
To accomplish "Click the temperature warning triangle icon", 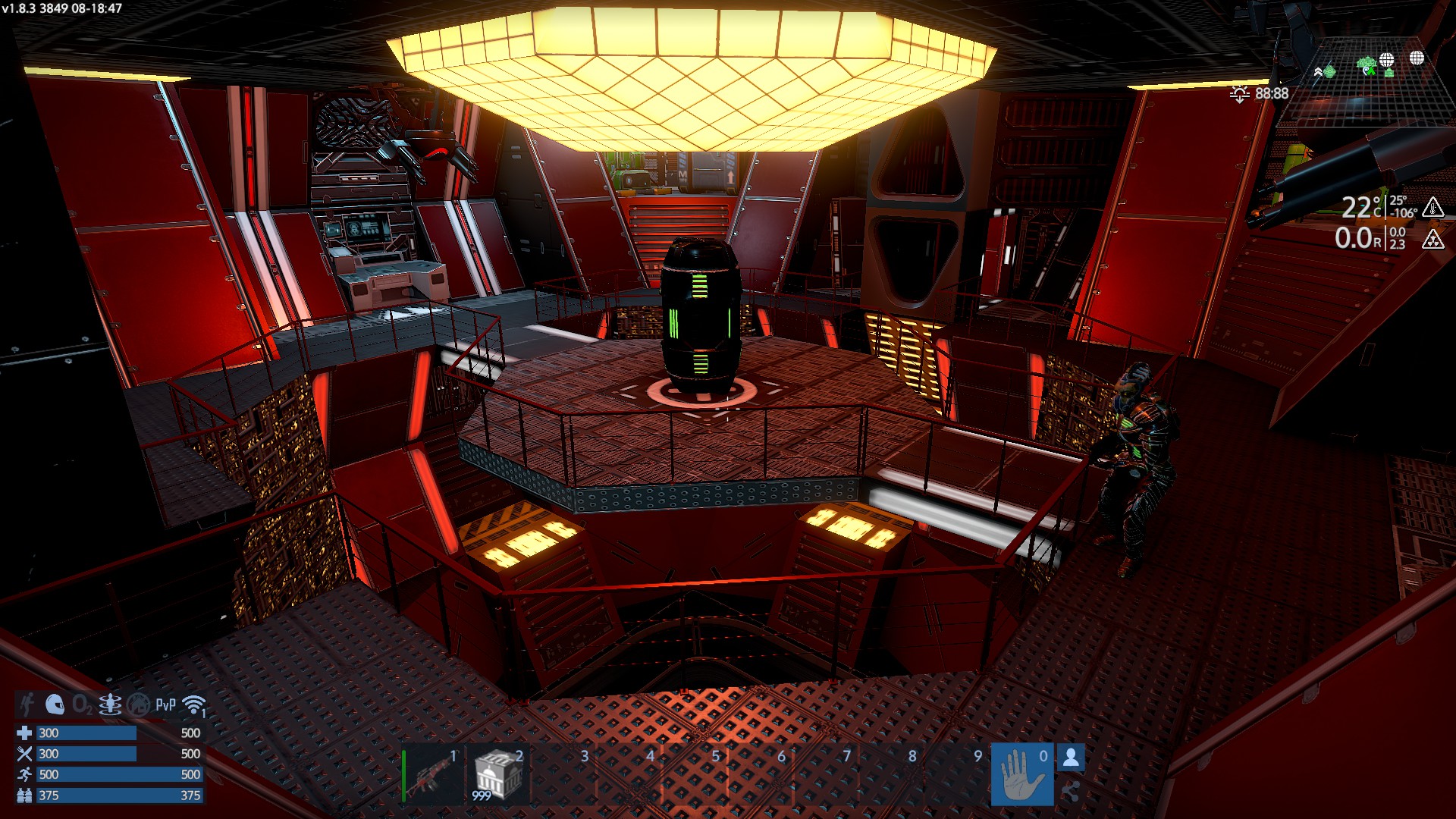I will tap(1432, 207).
